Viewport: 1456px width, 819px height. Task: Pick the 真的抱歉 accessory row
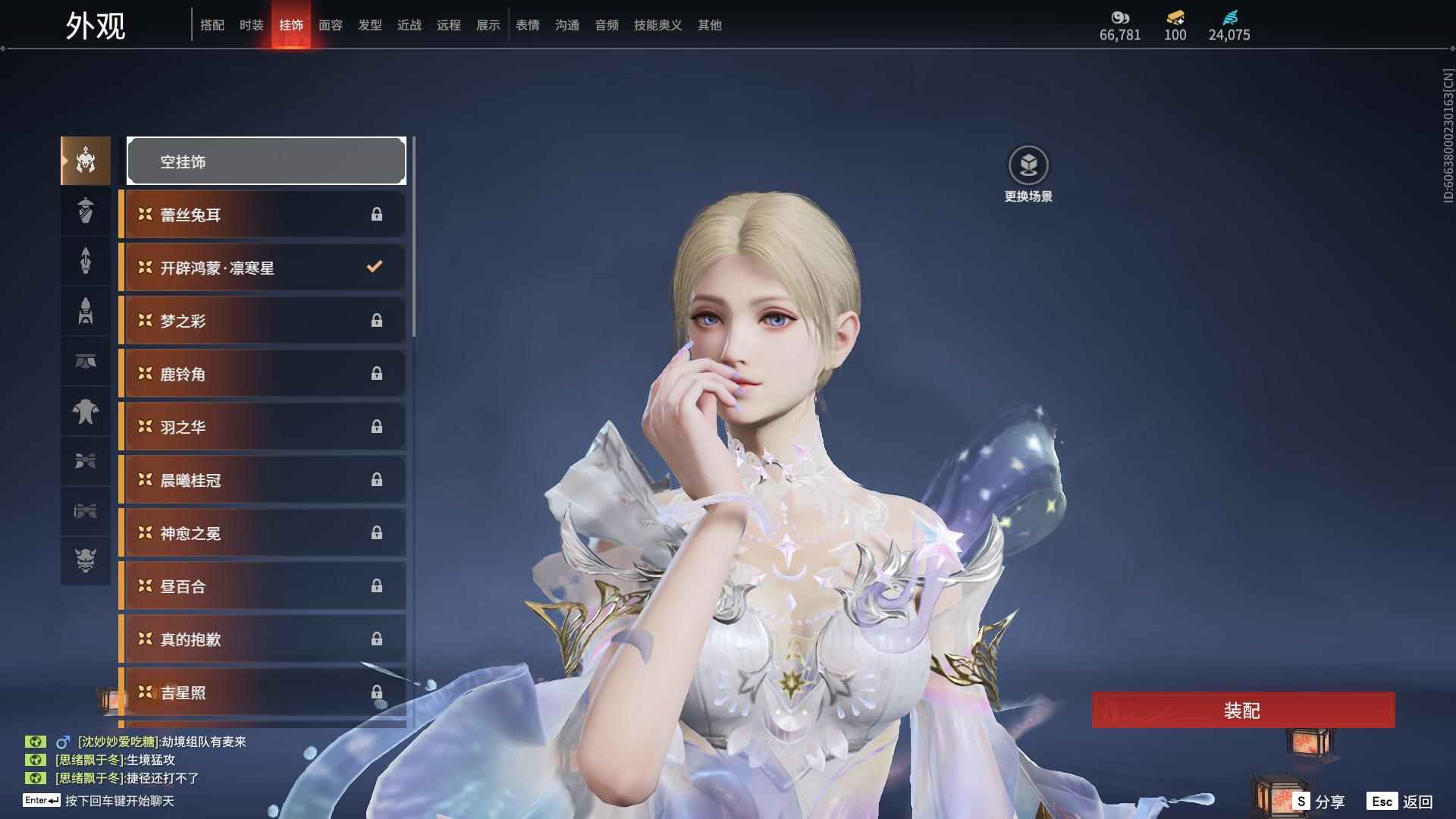[263, 639]
